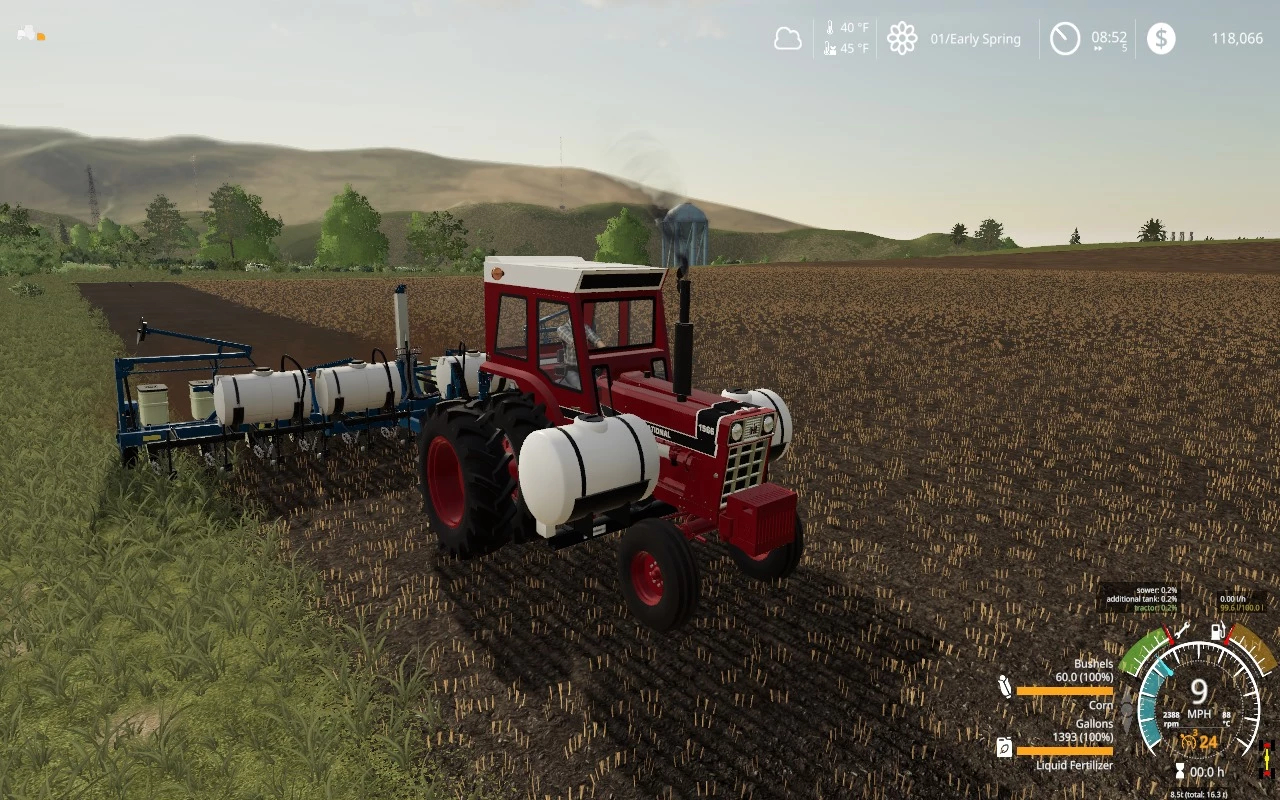Select the flower season icon
Screen dimensions: 1280x800
(902, 39)
